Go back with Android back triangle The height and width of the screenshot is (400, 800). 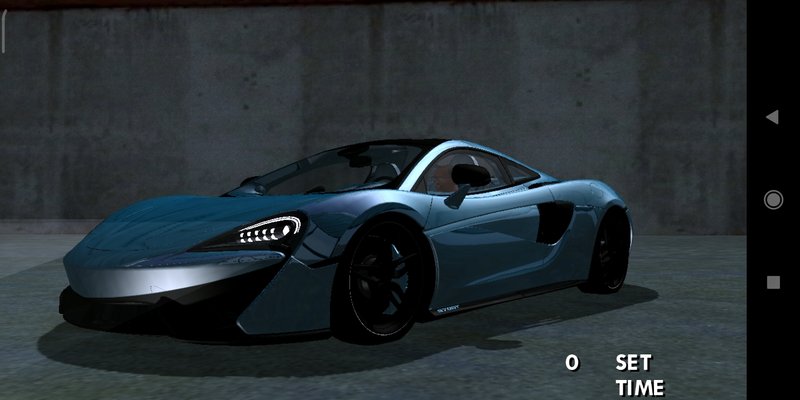tap(772, 117)
